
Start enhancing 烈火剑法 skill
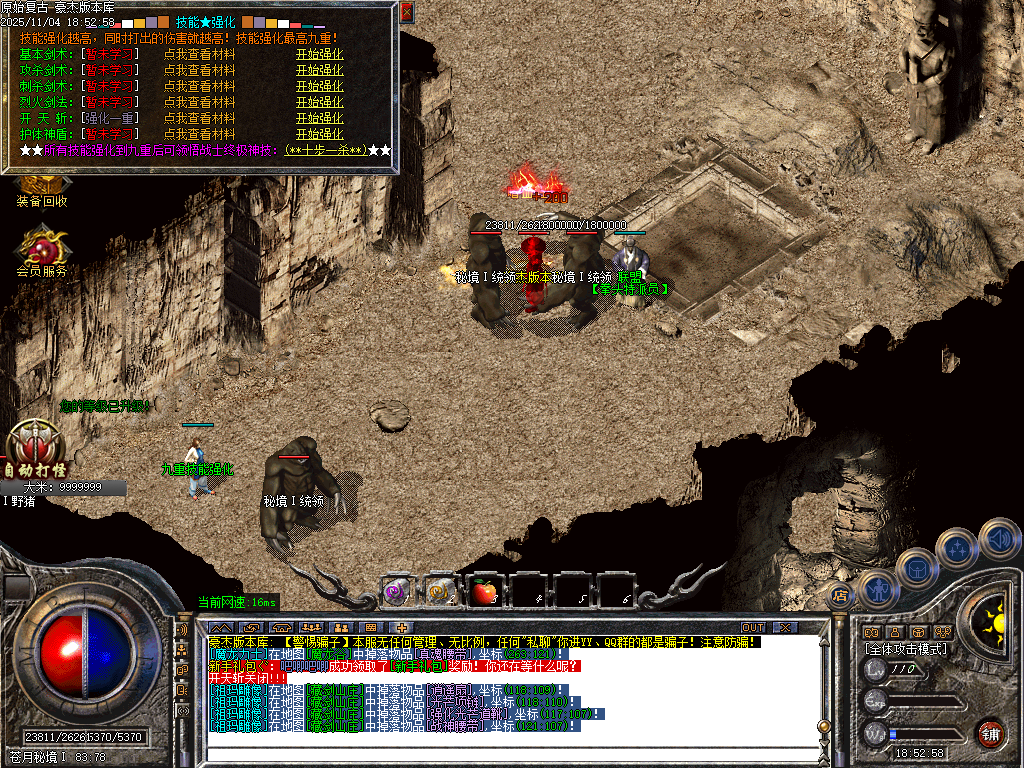319,102
